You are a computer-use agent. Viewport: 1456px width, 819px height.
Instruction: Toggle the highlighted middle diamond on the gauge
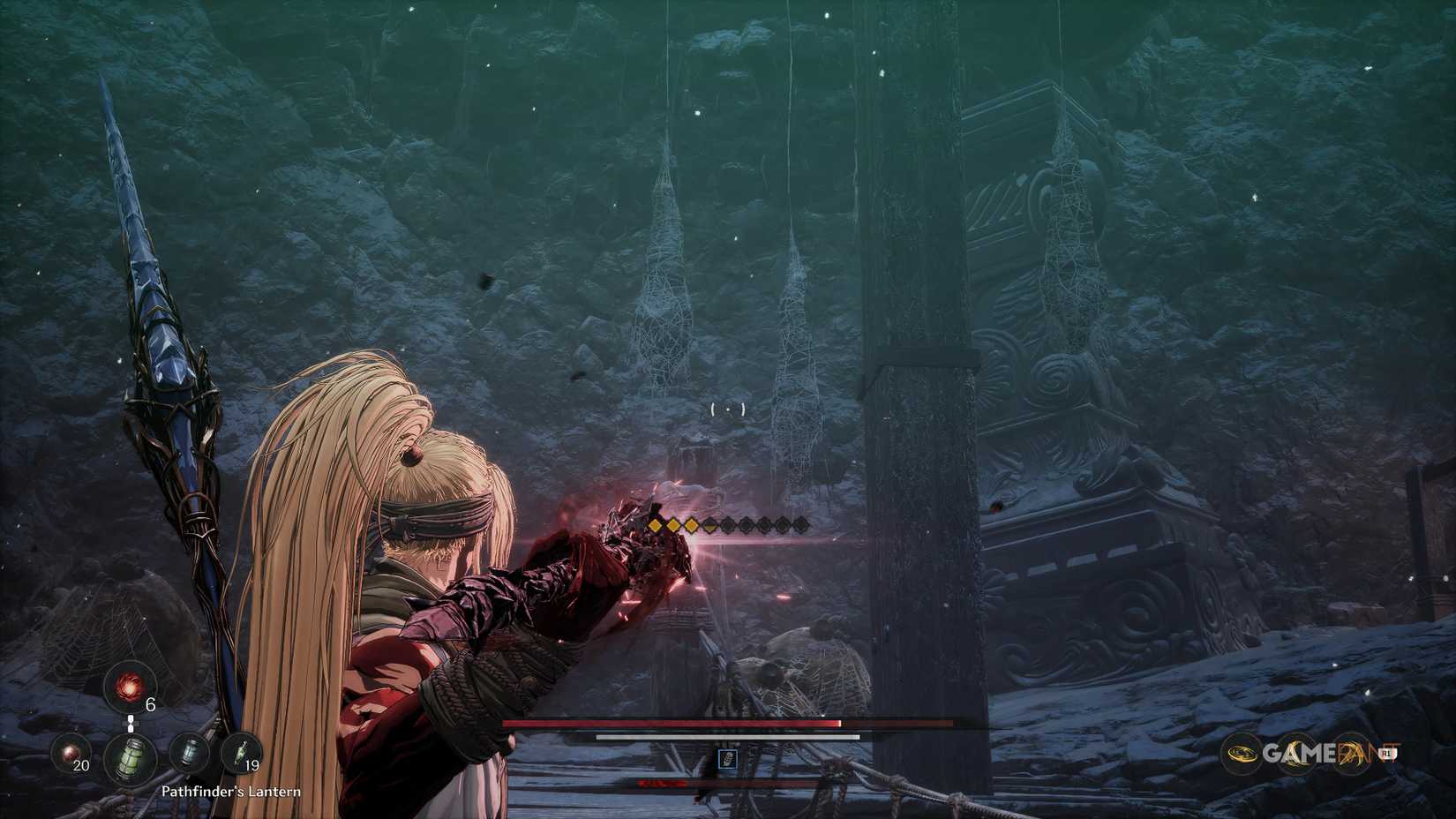click(x=710, y=525)
